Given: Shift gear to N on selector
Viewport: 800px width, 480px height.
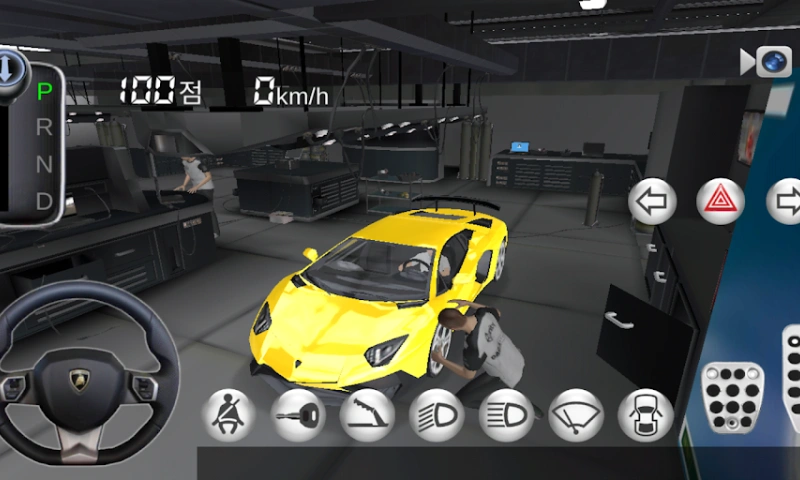Looking at the screenshot, I should pyautogui.click(x=44, y=163).
